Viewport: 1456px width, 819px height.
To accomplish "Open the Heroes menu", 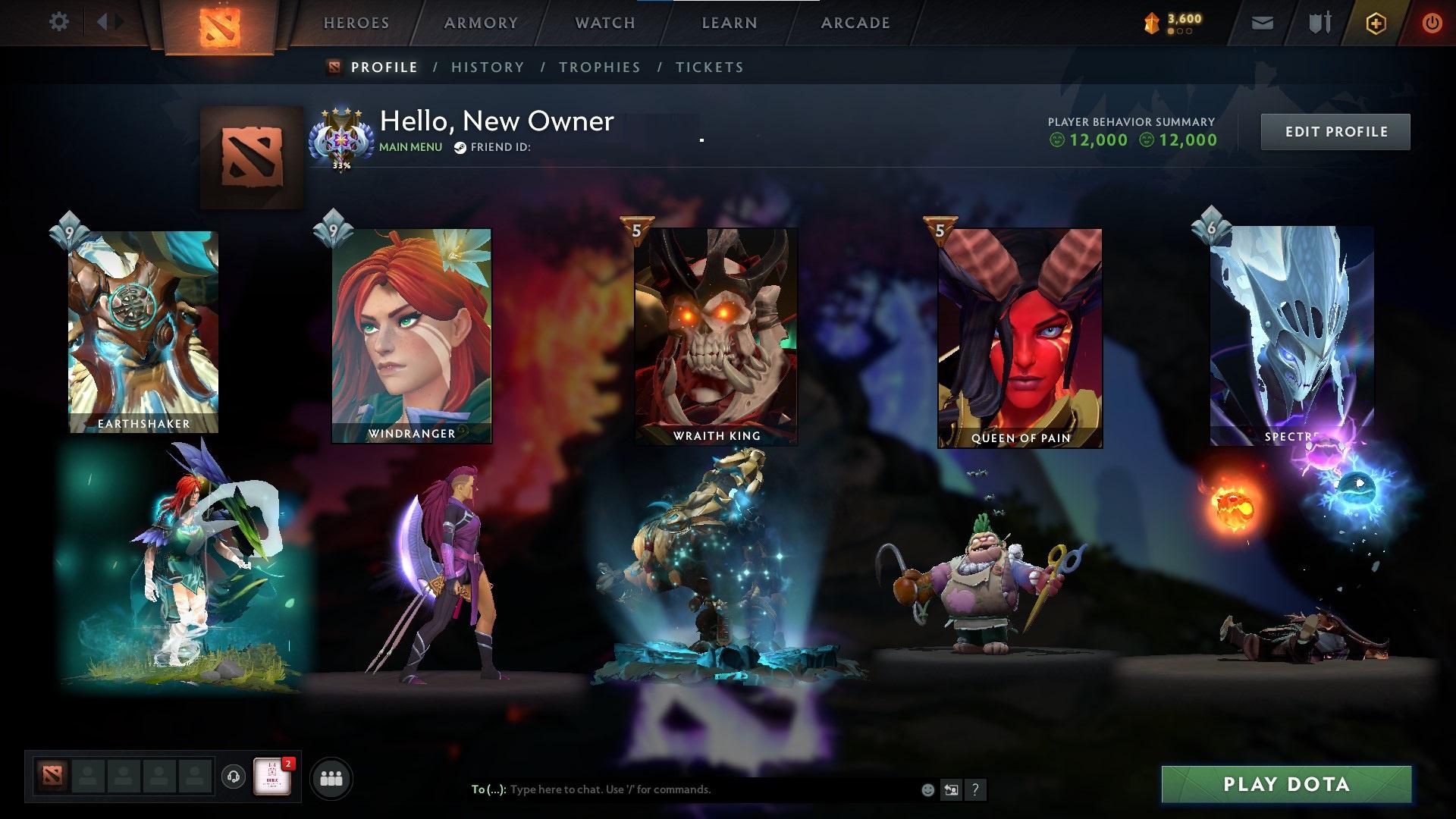I will (356, 23).
